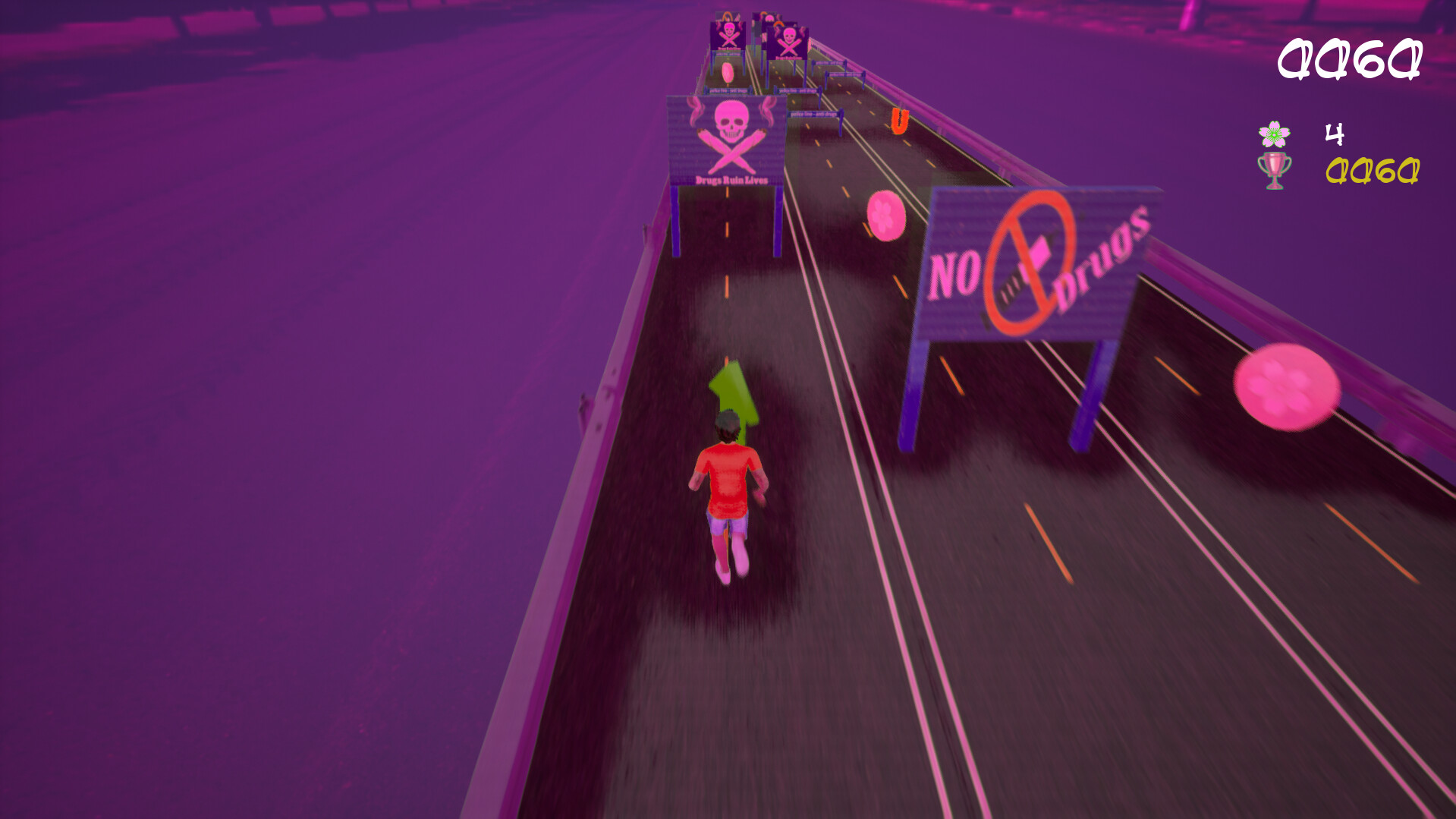Click the pink capsule pickup on the far left lane
This screenshot has width=1456, height=819.
pos(727,71)
